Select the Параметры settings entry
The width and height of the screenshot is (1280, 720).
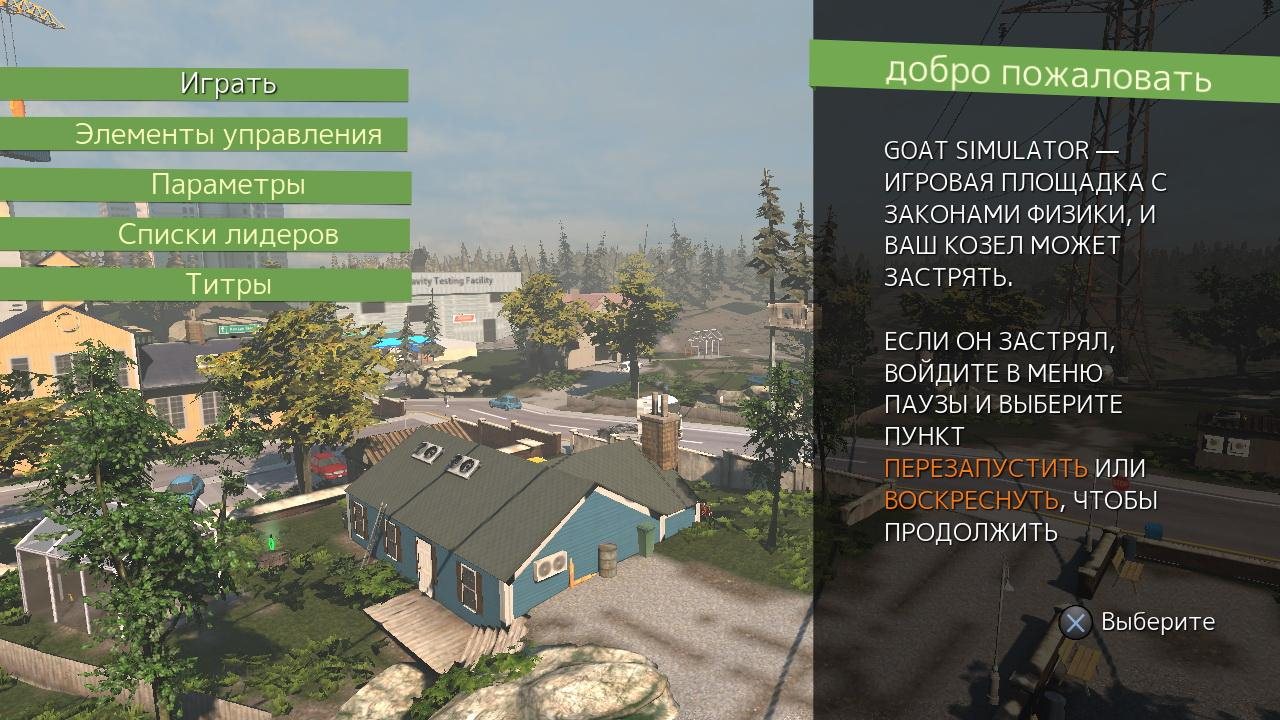click(228, 185)
